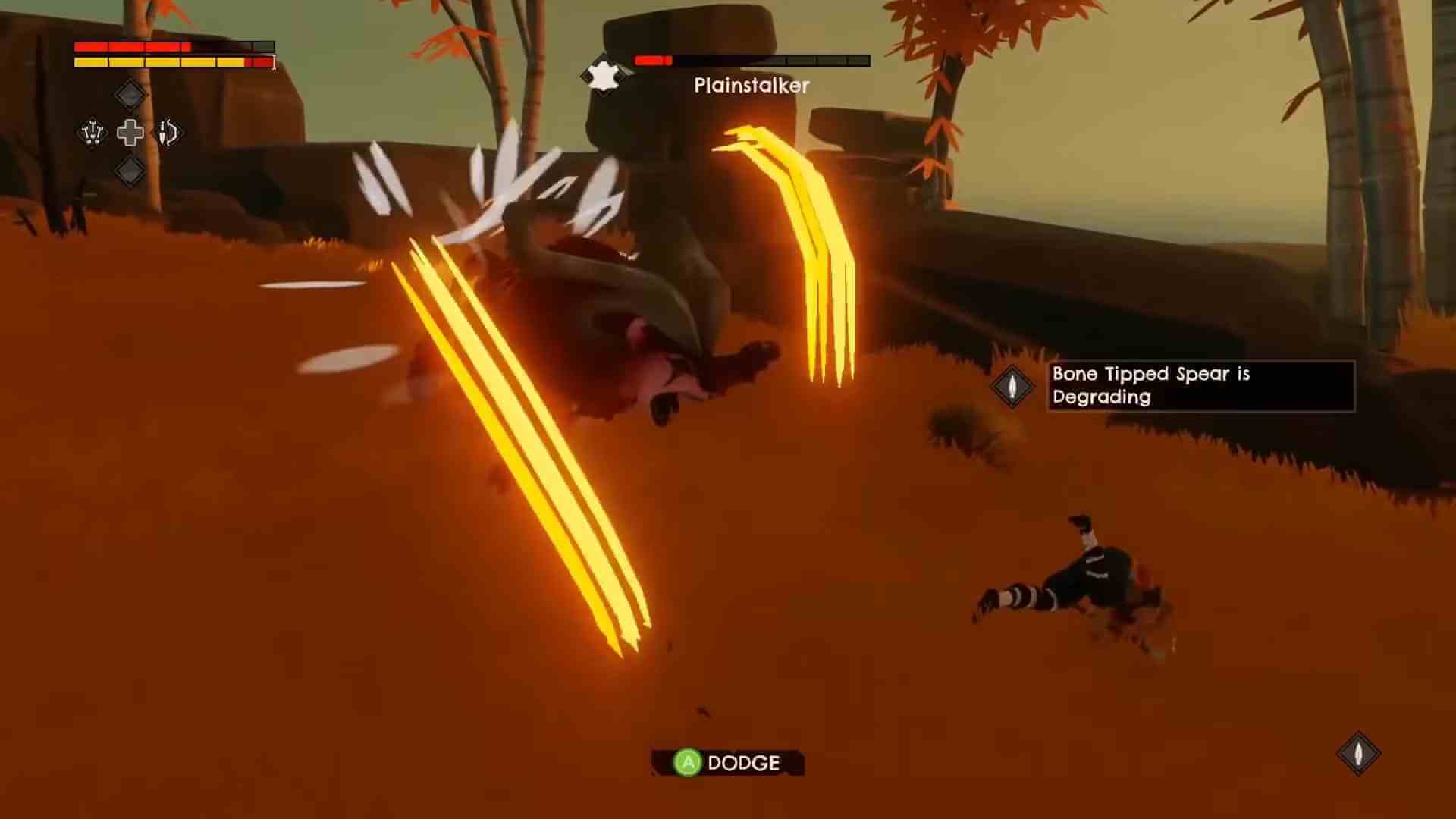Click the green A button in the dodge prompt
1456x819 pixels.
coord(686,764)
